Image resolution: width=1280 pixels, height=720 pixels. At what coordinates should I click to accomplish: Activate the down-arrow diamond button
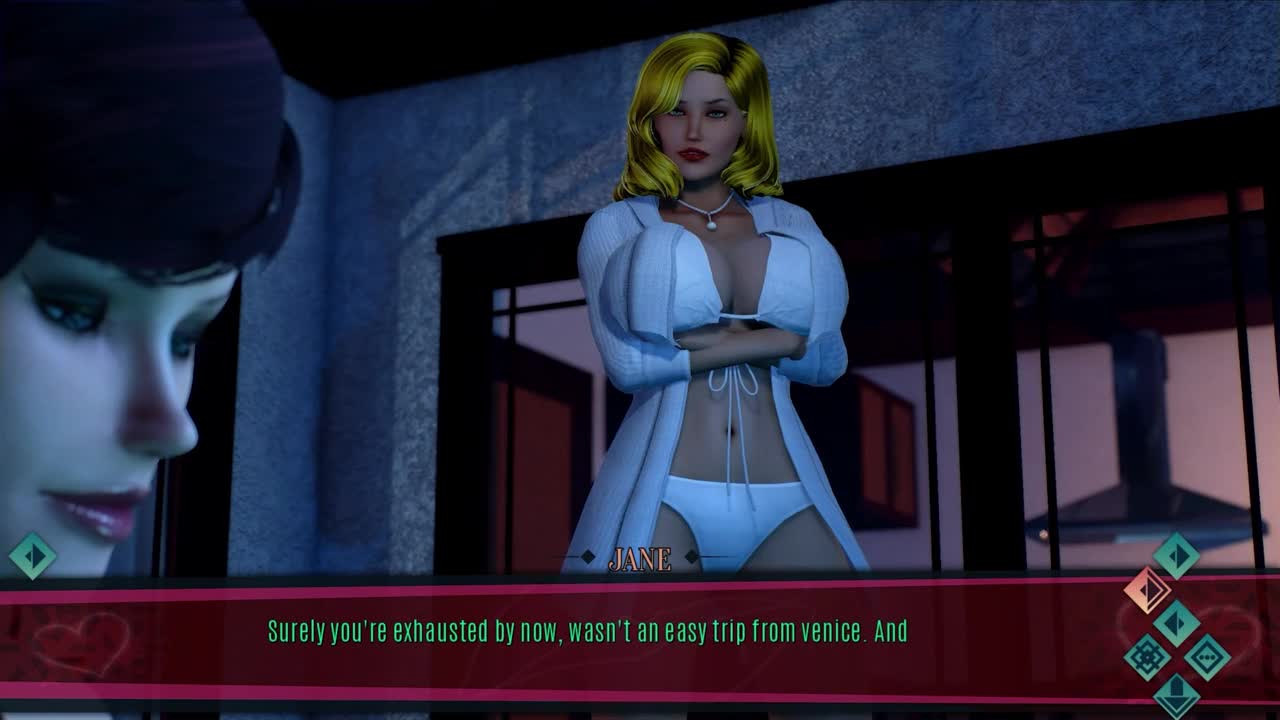click(x=1177, y=694)
